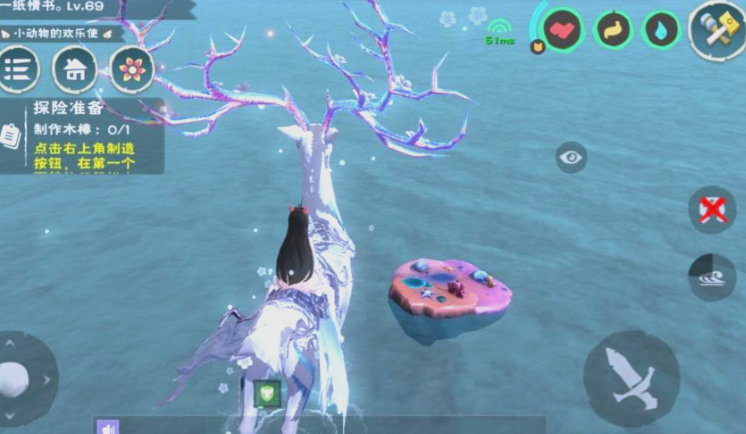This screenshot has width=746, height=434.
Task: Click the purple speaker chat icon
Action: (108, 427)
